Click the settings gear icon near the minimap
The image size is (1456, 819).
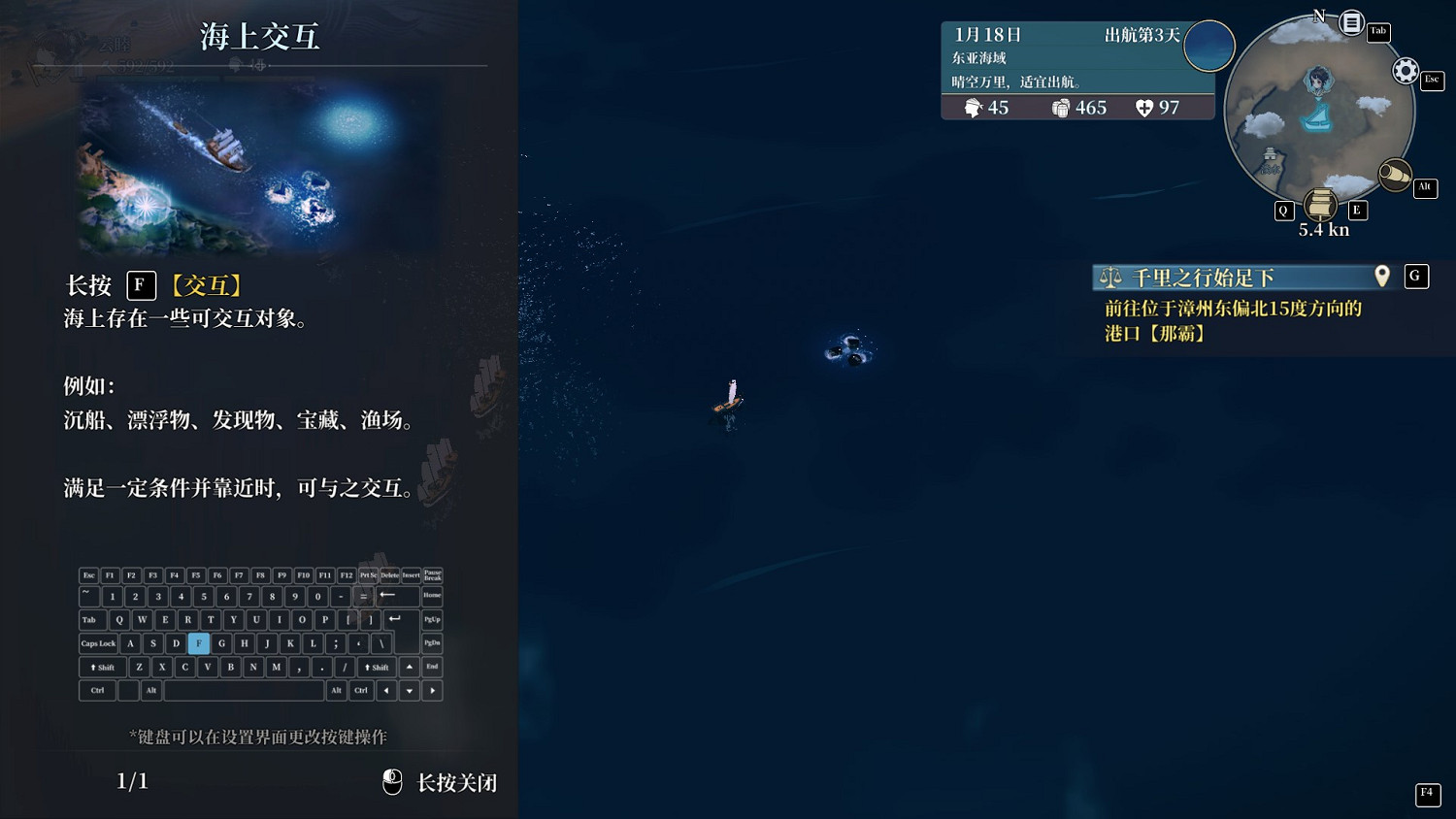1406,71
